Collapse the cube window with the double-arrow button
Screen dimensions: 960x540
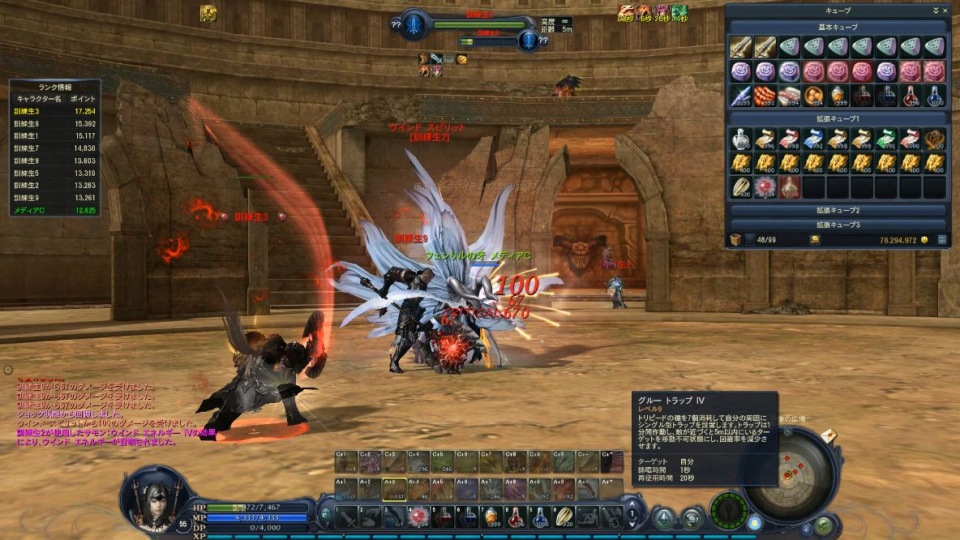pyautogui.click(x=935, y=10)
